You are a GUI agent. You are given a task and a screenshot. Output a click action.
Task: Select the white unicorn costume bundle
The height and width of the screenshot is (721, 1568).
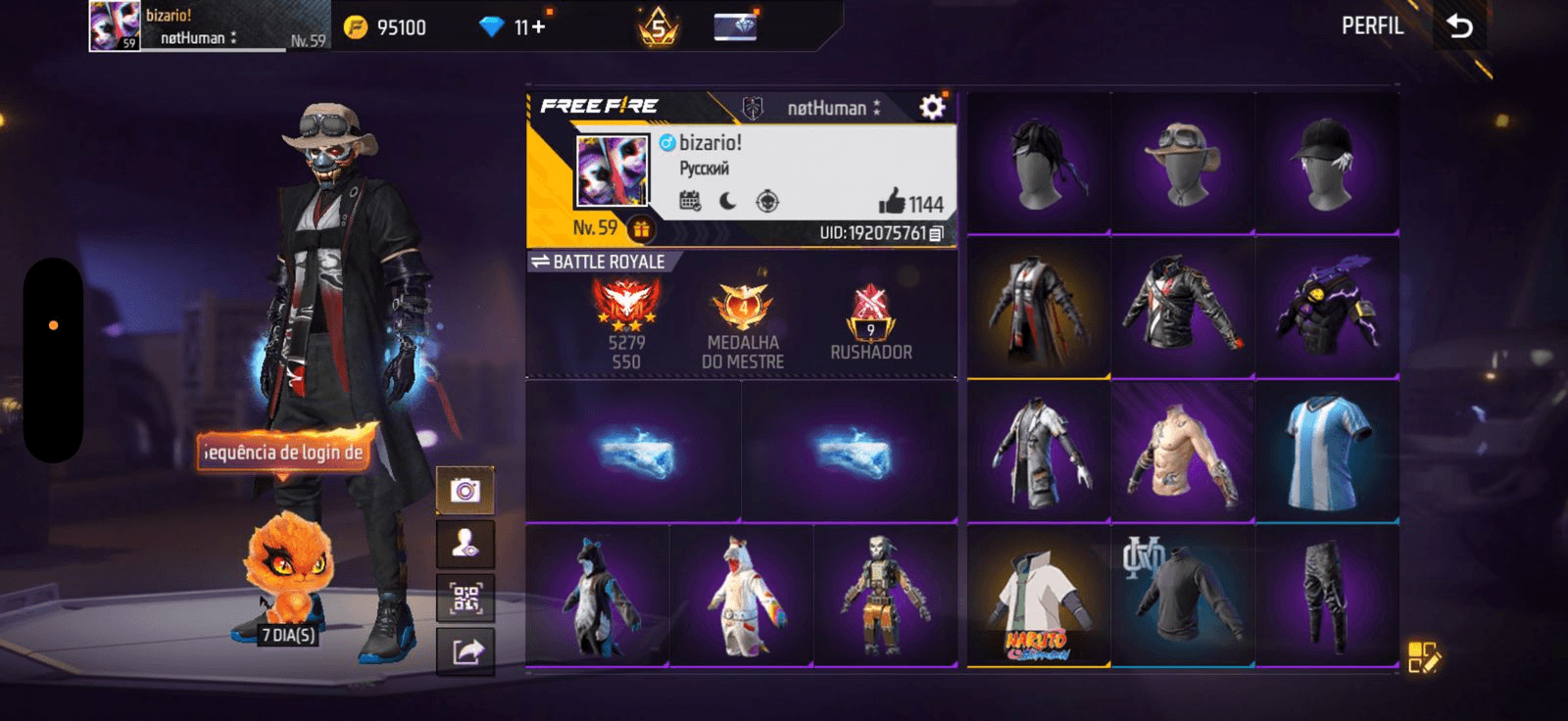click(x=742, y=597)
